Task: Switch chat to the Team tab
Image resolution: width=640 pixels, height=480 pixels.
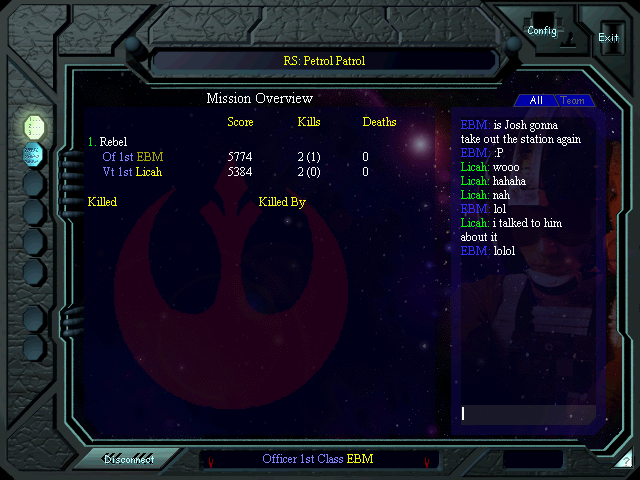Action: [x=572, y=100]
